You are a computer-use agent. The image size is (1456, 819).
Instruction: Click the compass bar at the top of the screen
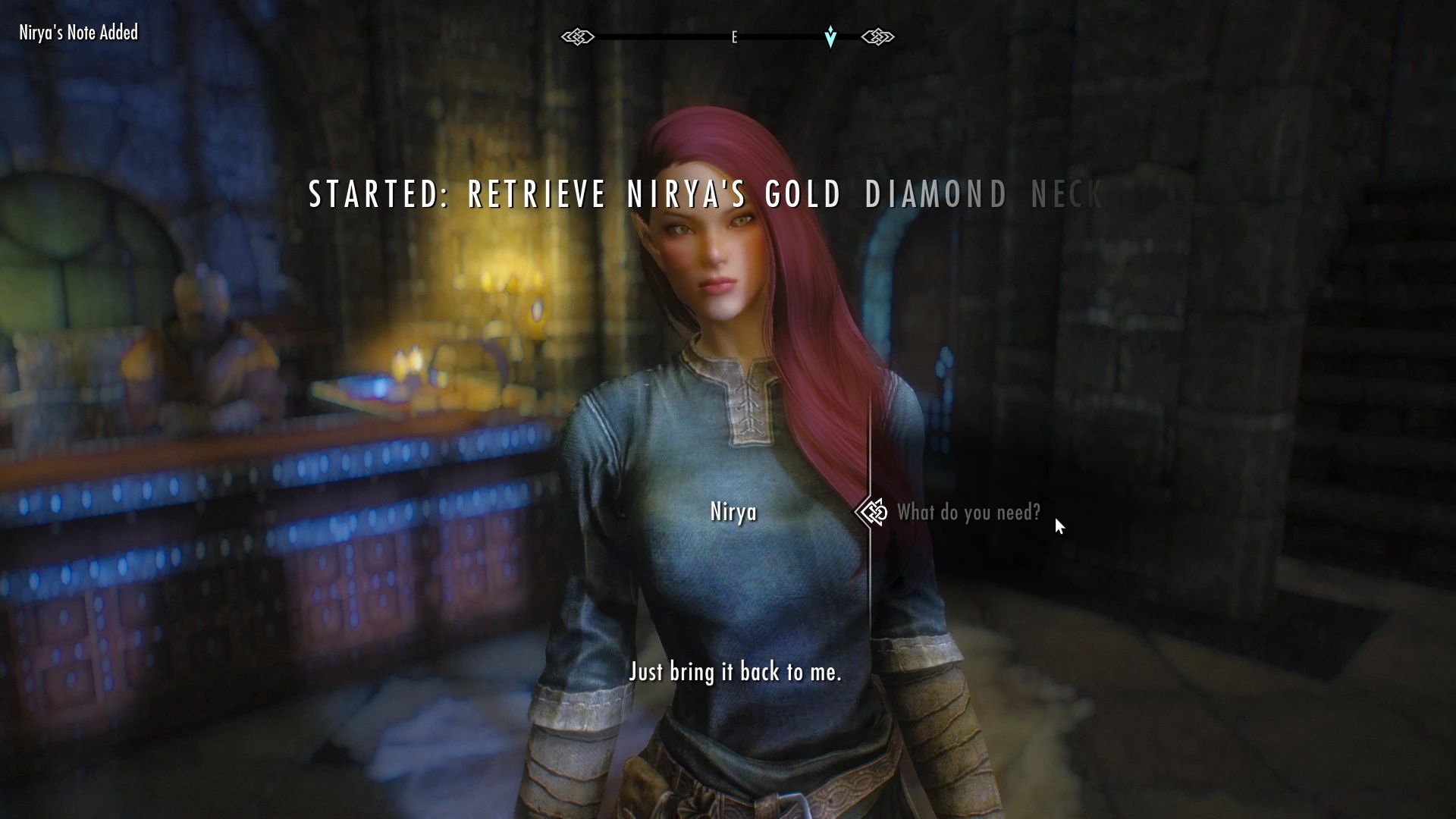[728, 36]
